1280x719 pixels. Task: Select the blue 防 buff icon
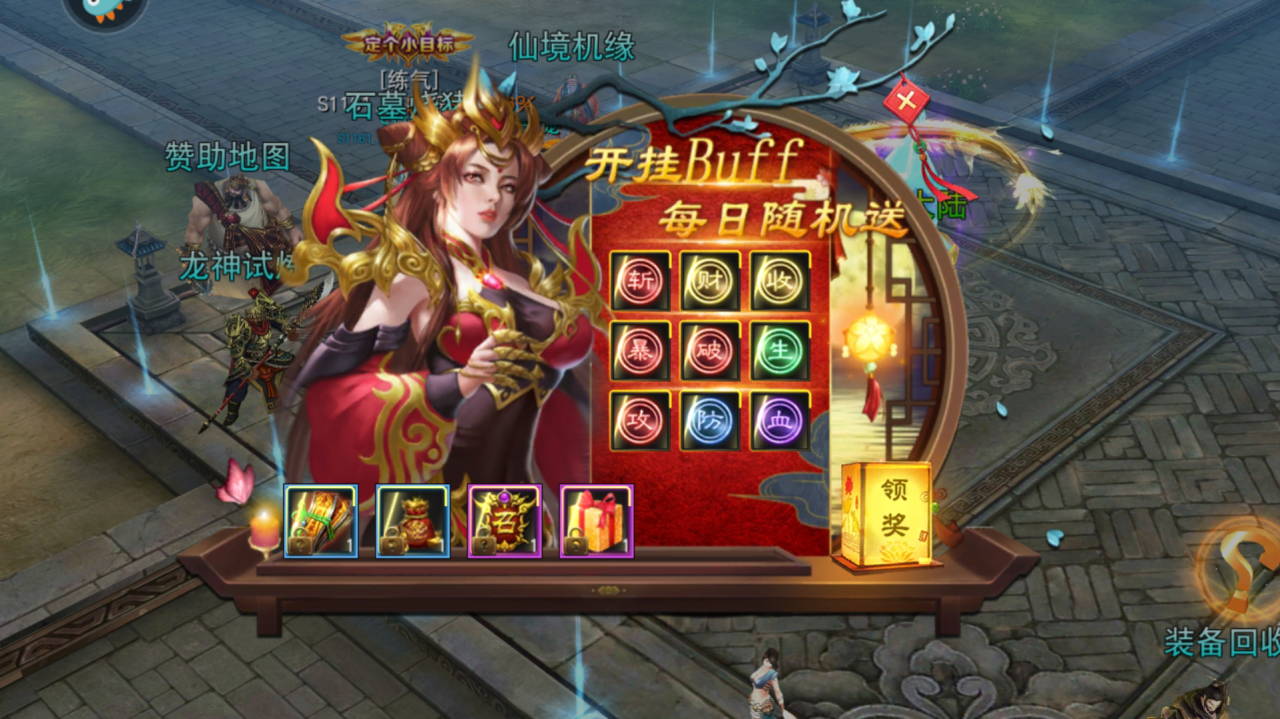point(710,420)
